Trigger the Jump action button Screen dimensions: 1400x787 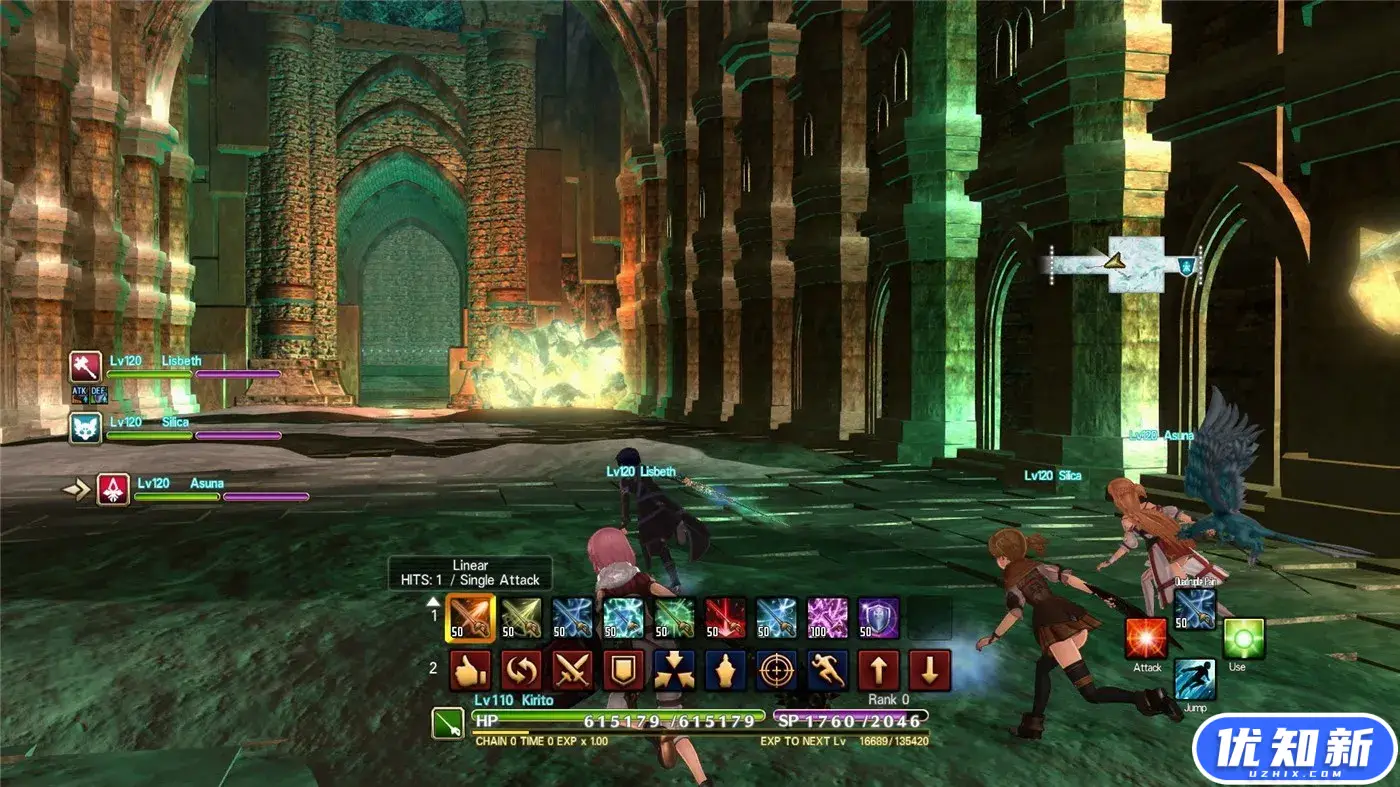(1195, 680)
